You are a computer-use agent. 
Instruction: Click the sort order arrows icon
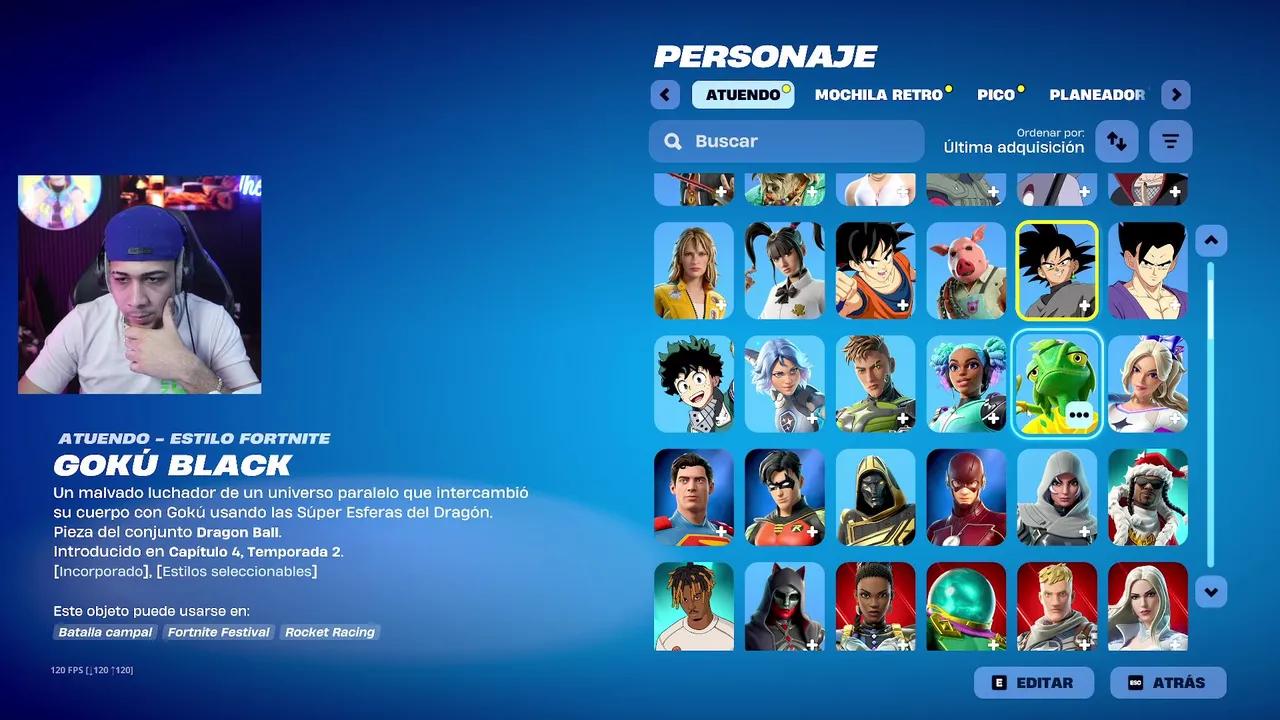pos(1116,141)
